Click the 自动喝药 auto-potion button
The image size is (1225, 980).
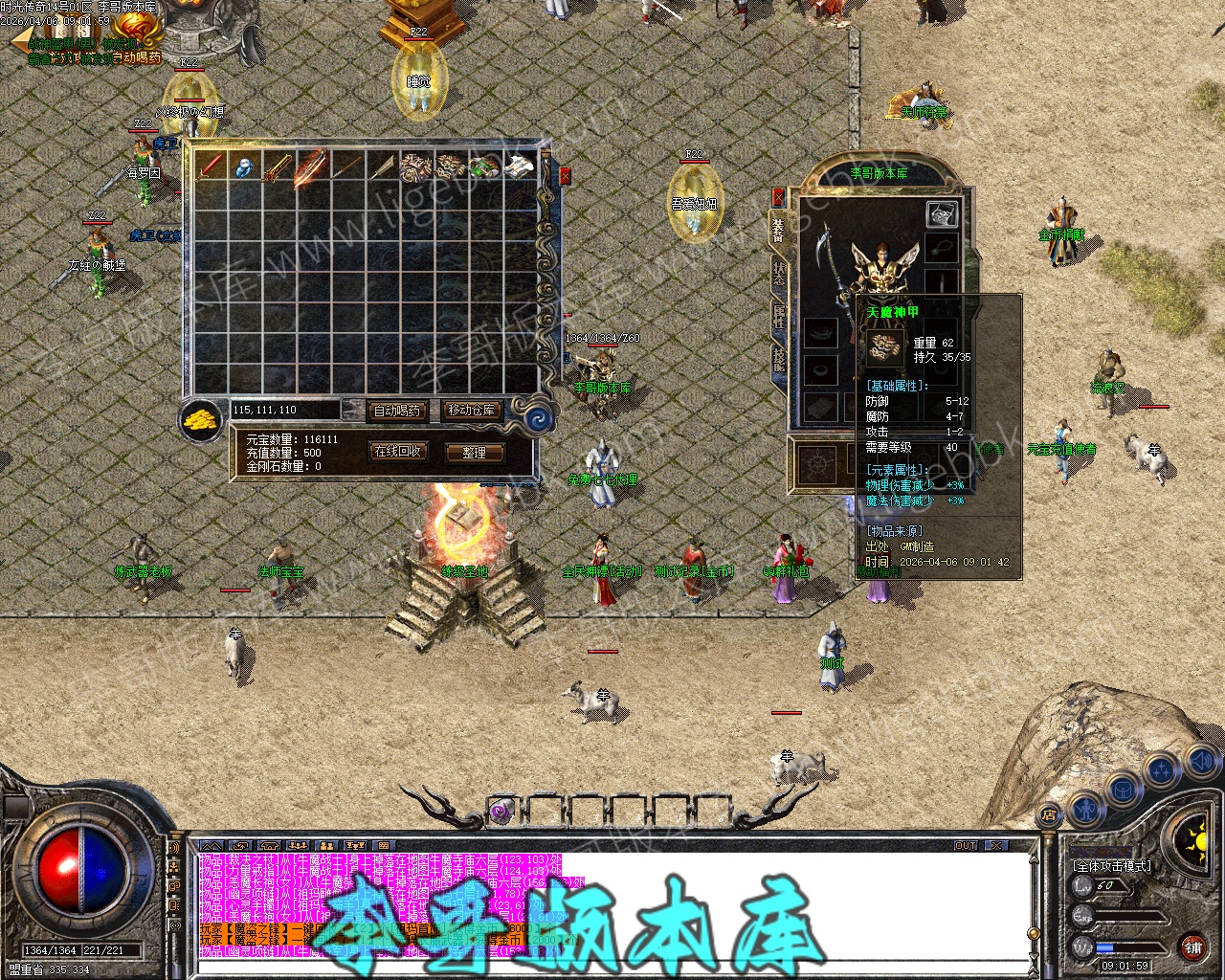pyautogui.click(x=397, y=411)
